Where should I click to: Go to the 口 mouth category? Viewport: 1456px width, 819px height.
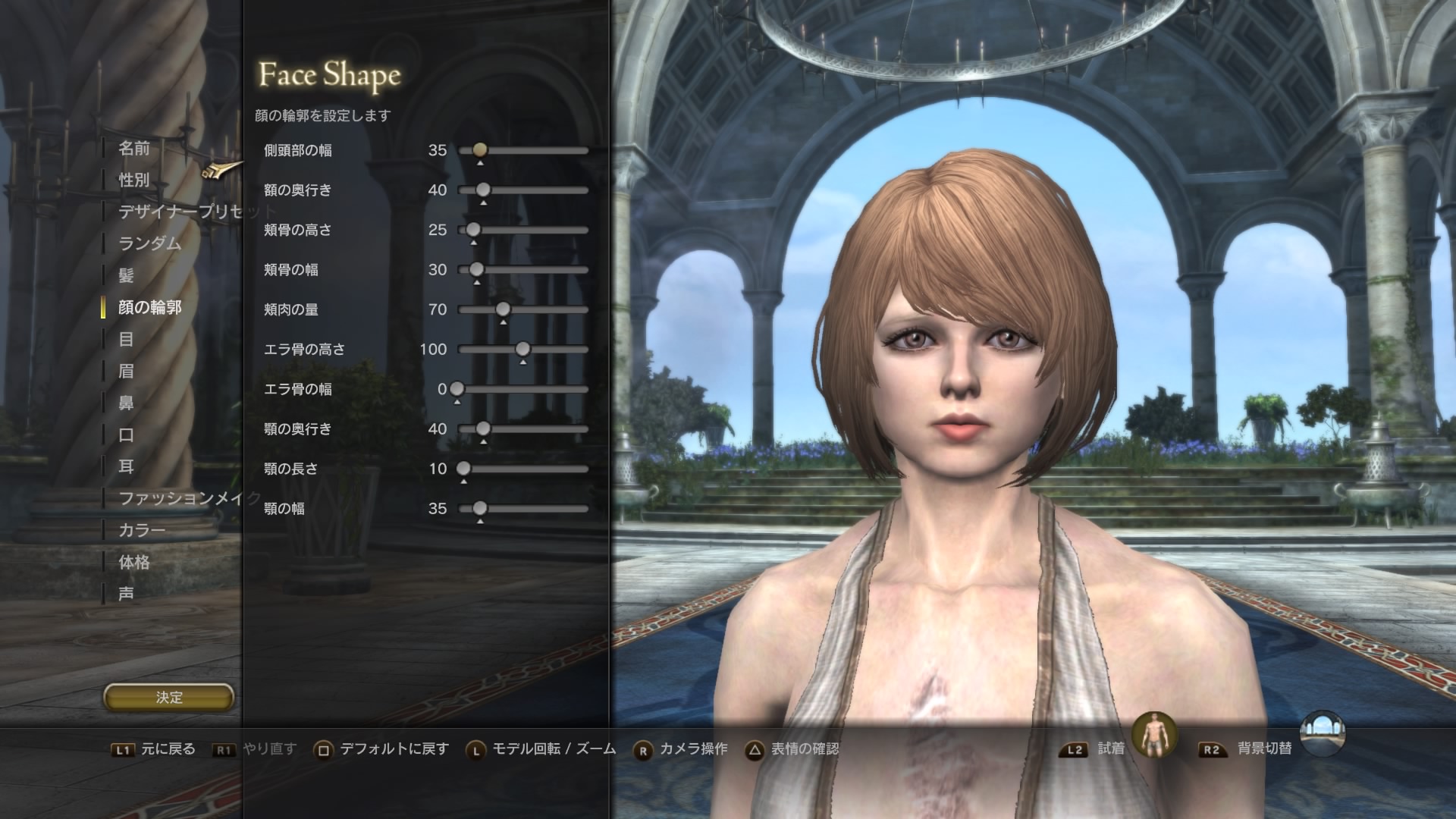point(127,435)
